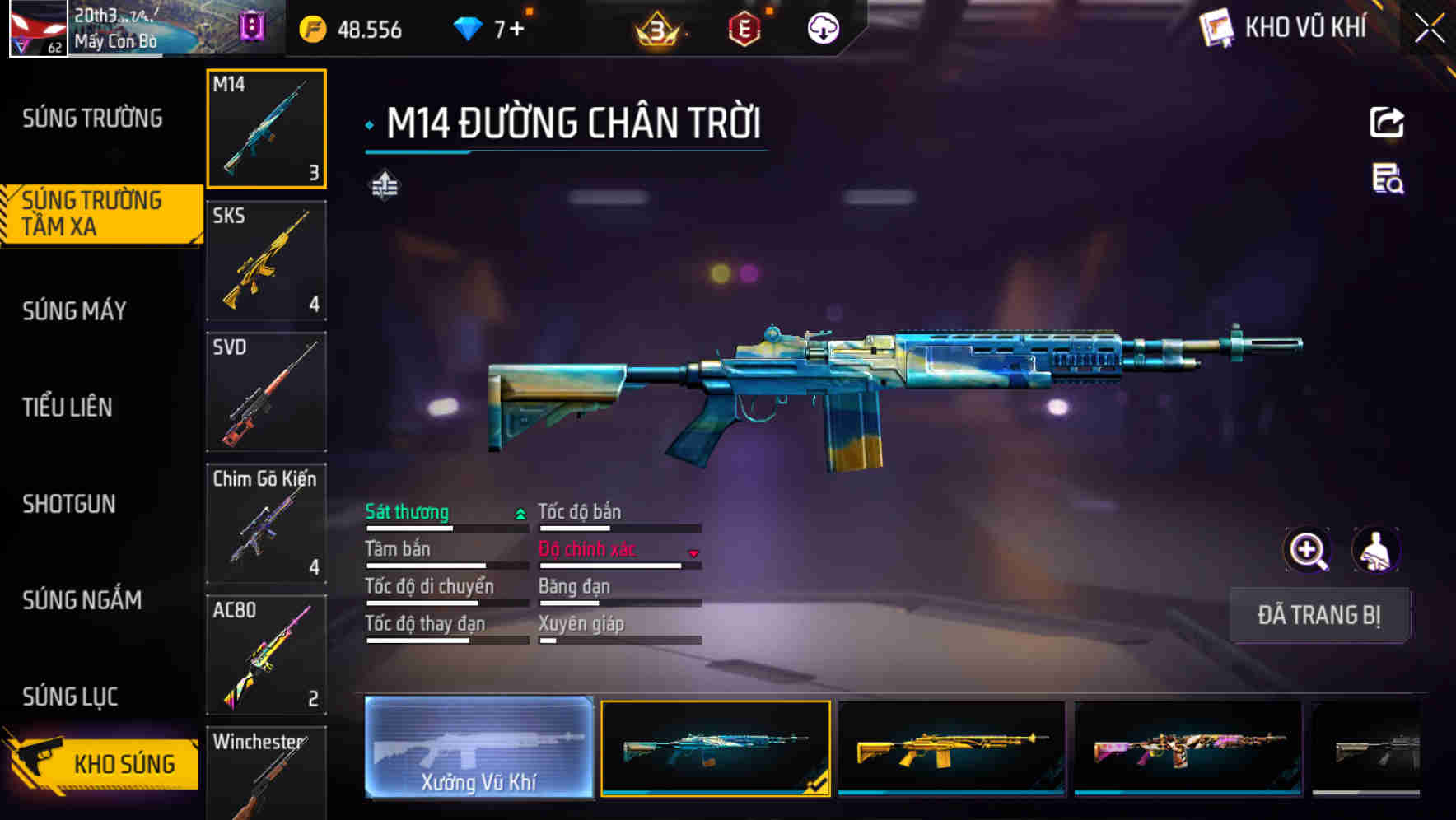This screenshot has width=1456, height=820.
Task: Select the SKS weapon tile
Action: click(x=266, y=260)
